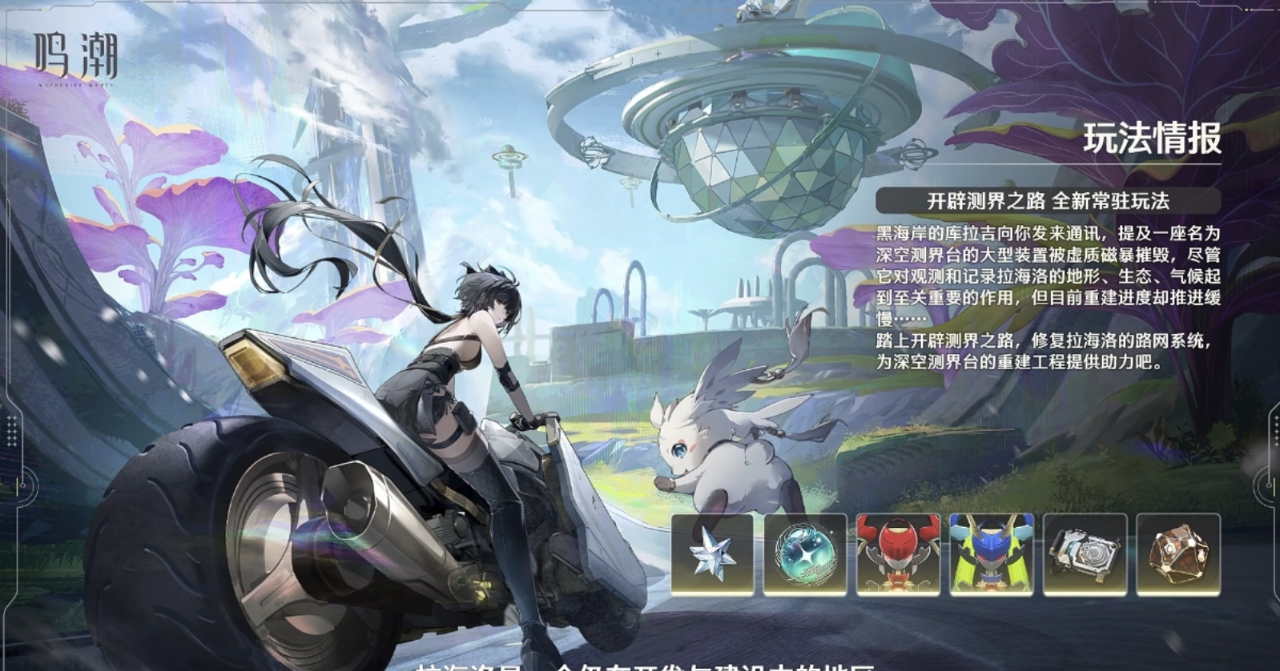Choose the red robot helmet reward

(898, 554)
